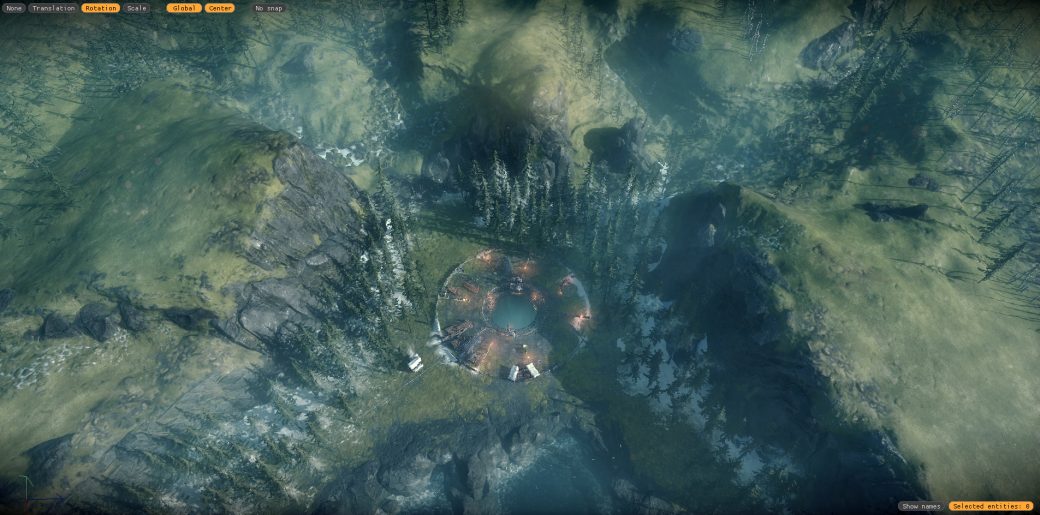Toggle the No snap option

click(267, 8)
